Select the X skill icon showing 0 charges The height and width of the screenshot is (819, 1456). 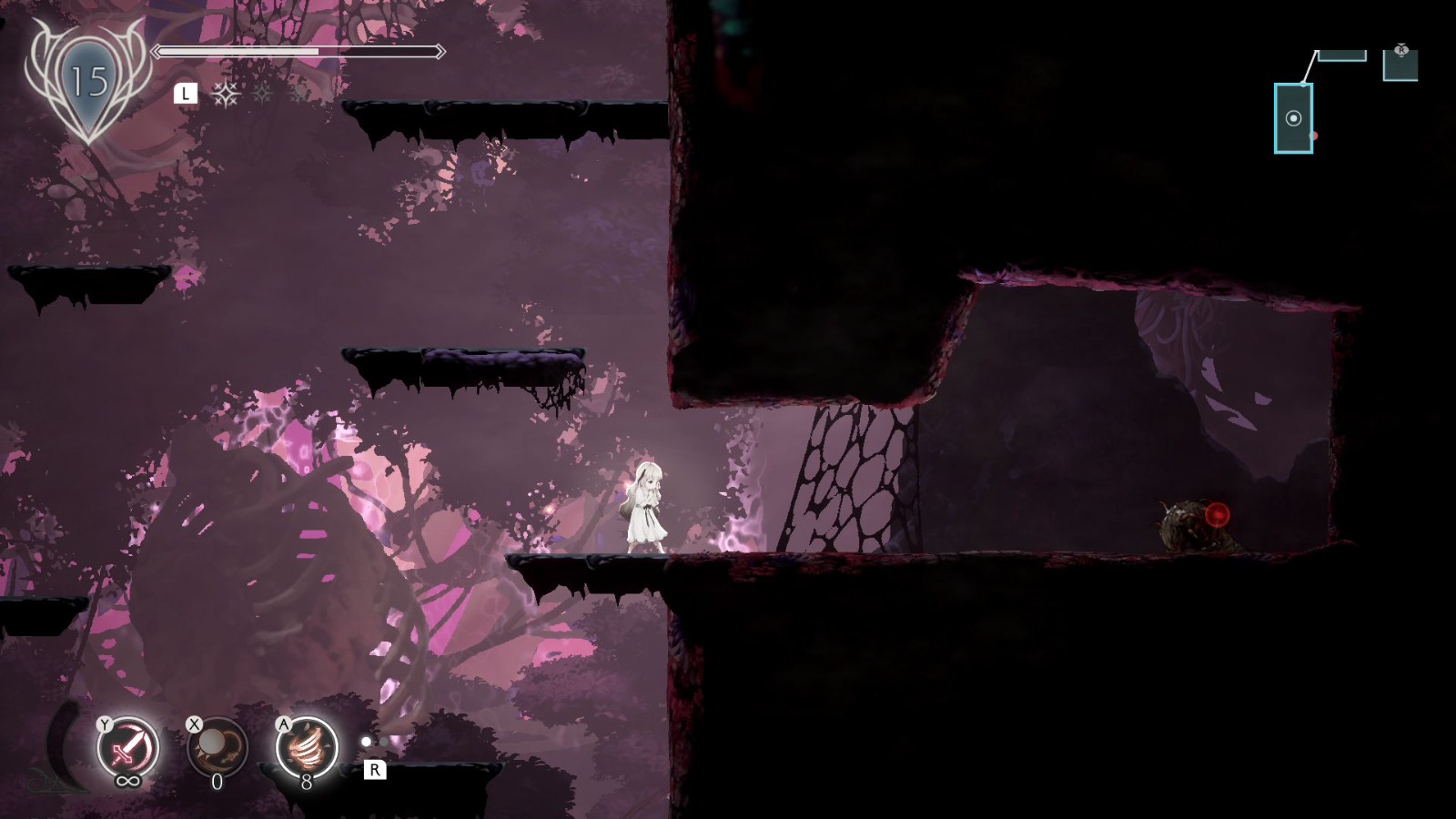click(217, 748)
